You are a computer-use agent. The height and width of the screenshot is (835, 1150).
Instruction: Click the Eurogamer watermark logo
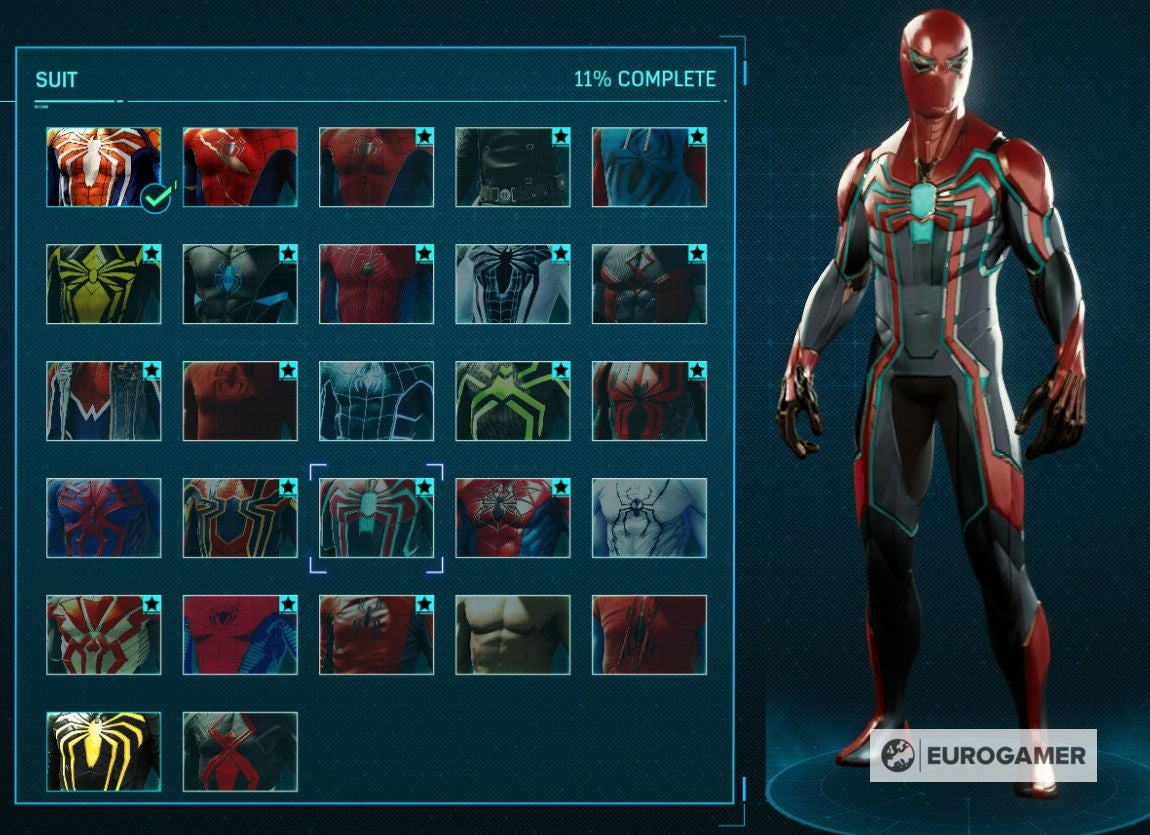click(x=983, y=755)
